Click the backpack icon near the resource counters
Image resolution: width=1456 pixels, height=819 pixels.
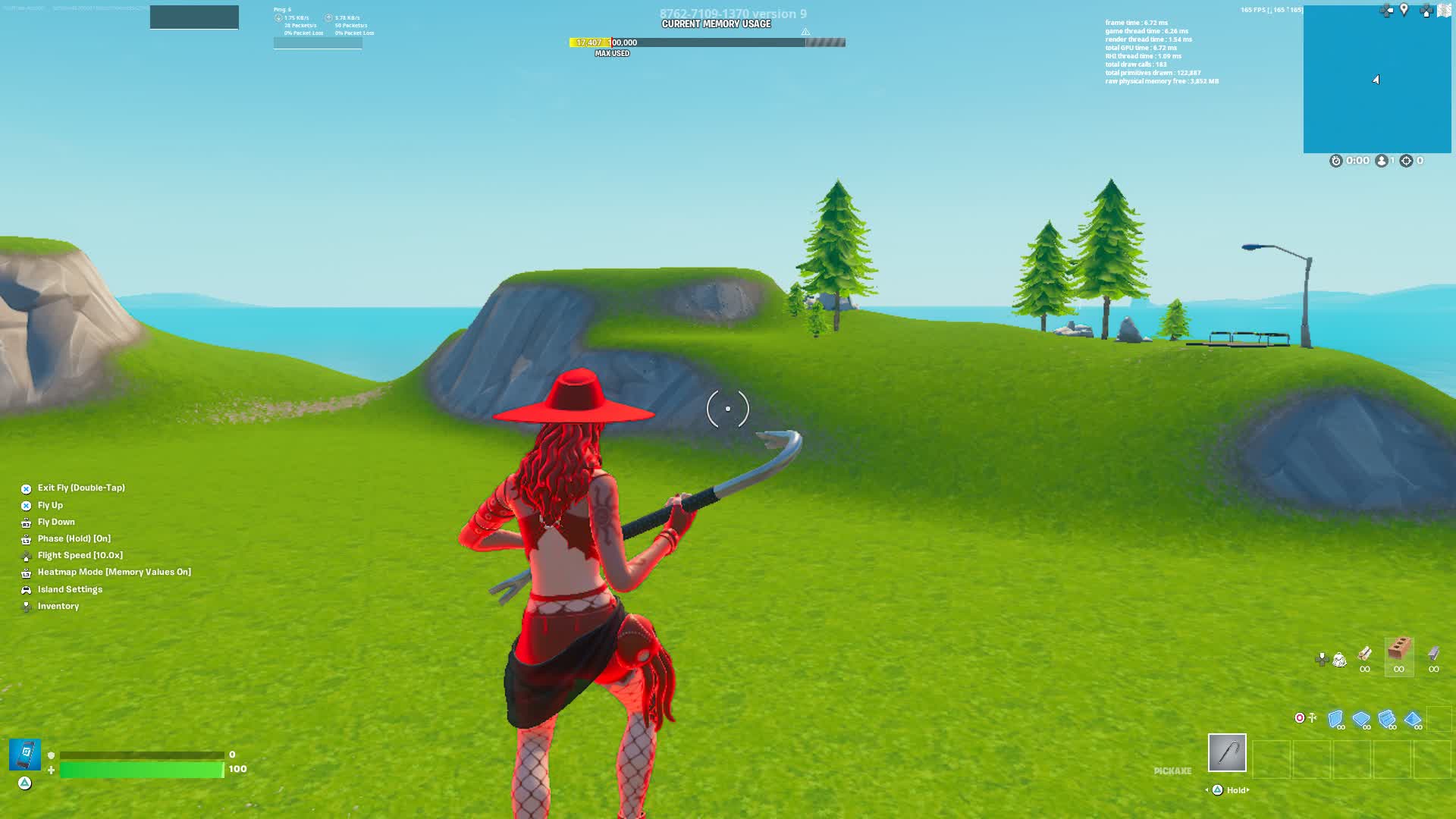click(1339, 661)
